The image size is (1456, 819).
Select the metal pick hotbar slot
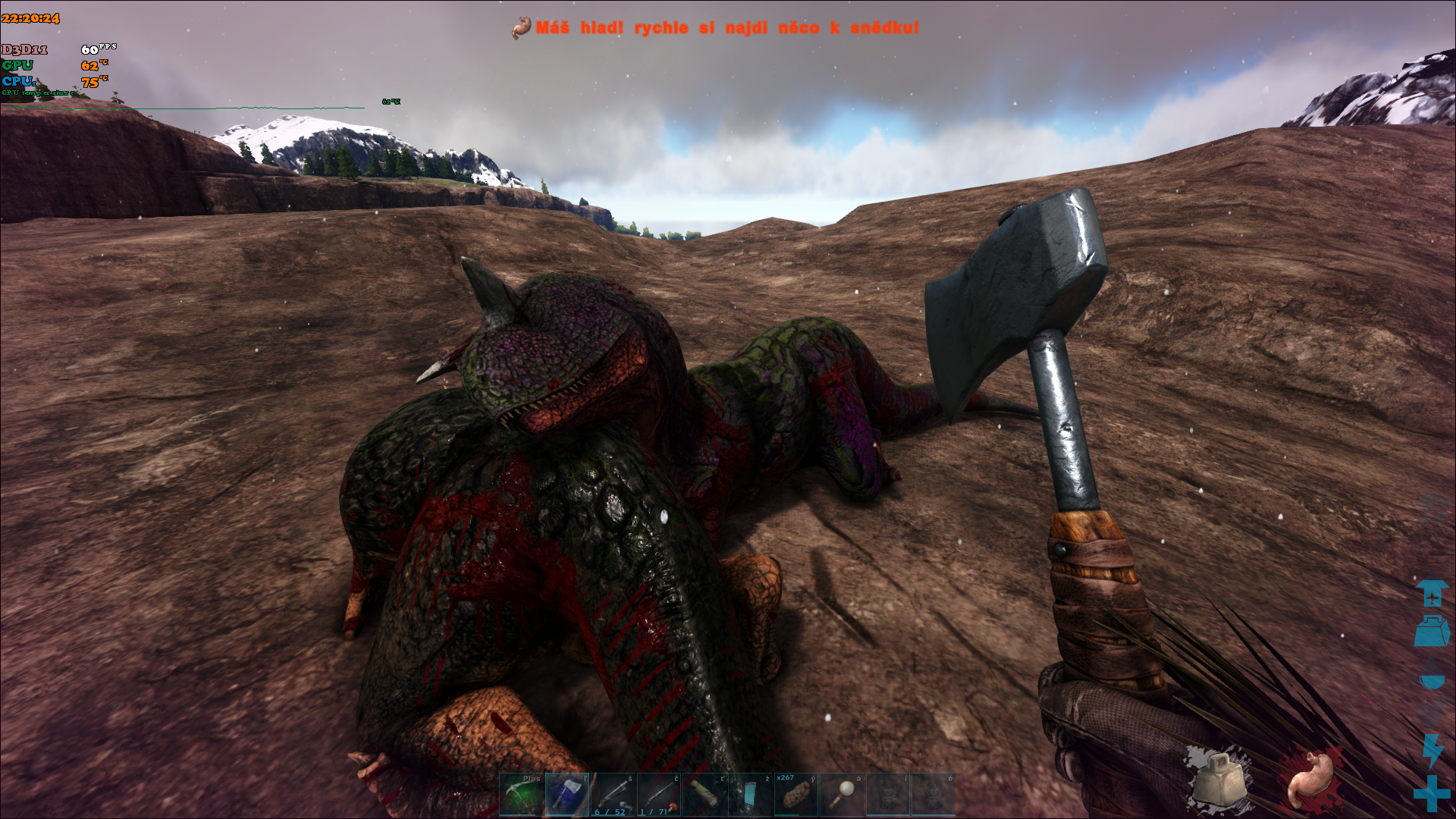point(522,795)
